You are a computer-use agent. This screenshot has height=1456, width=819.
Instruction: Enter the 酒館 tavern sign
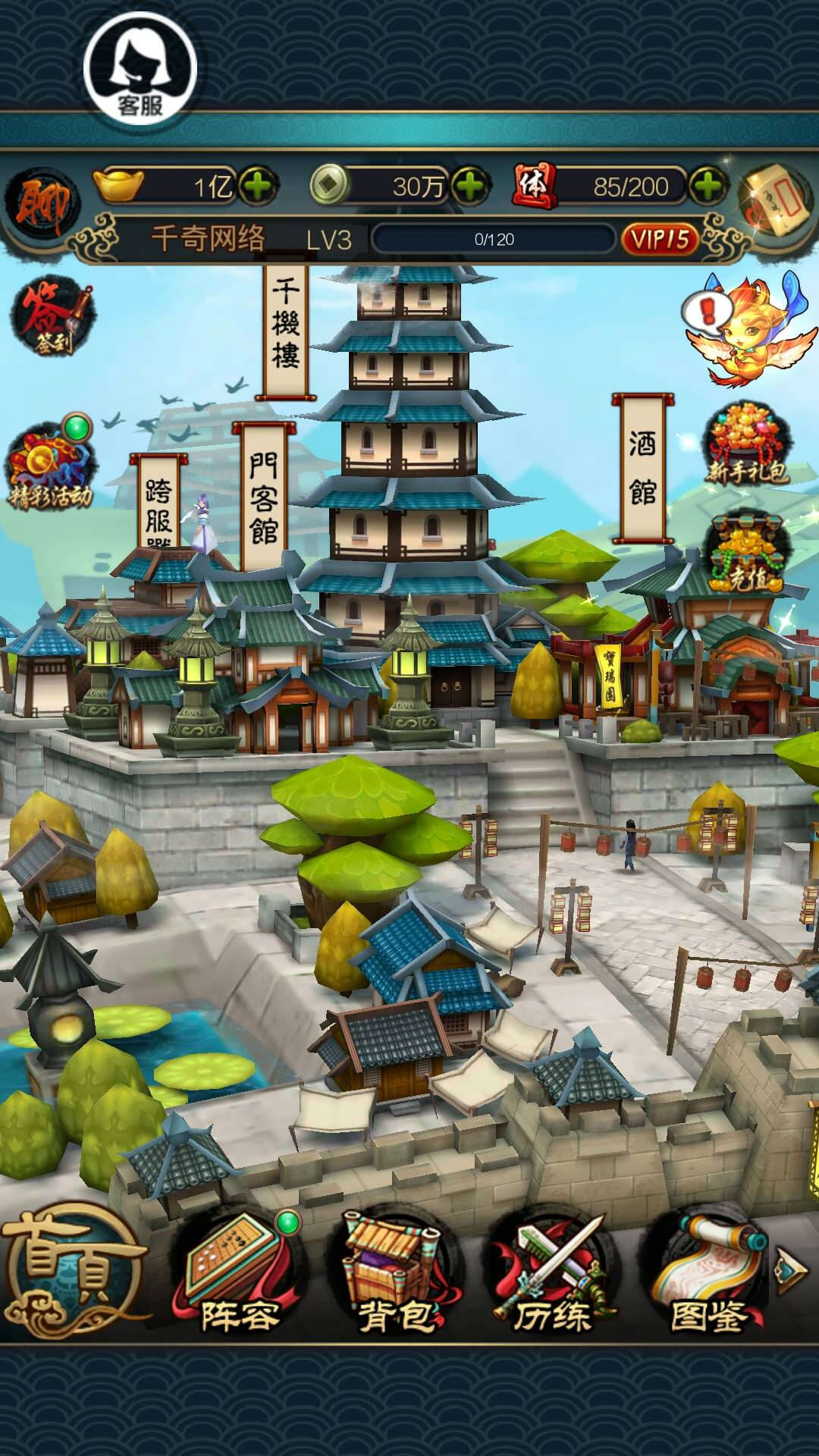(642, 466)
